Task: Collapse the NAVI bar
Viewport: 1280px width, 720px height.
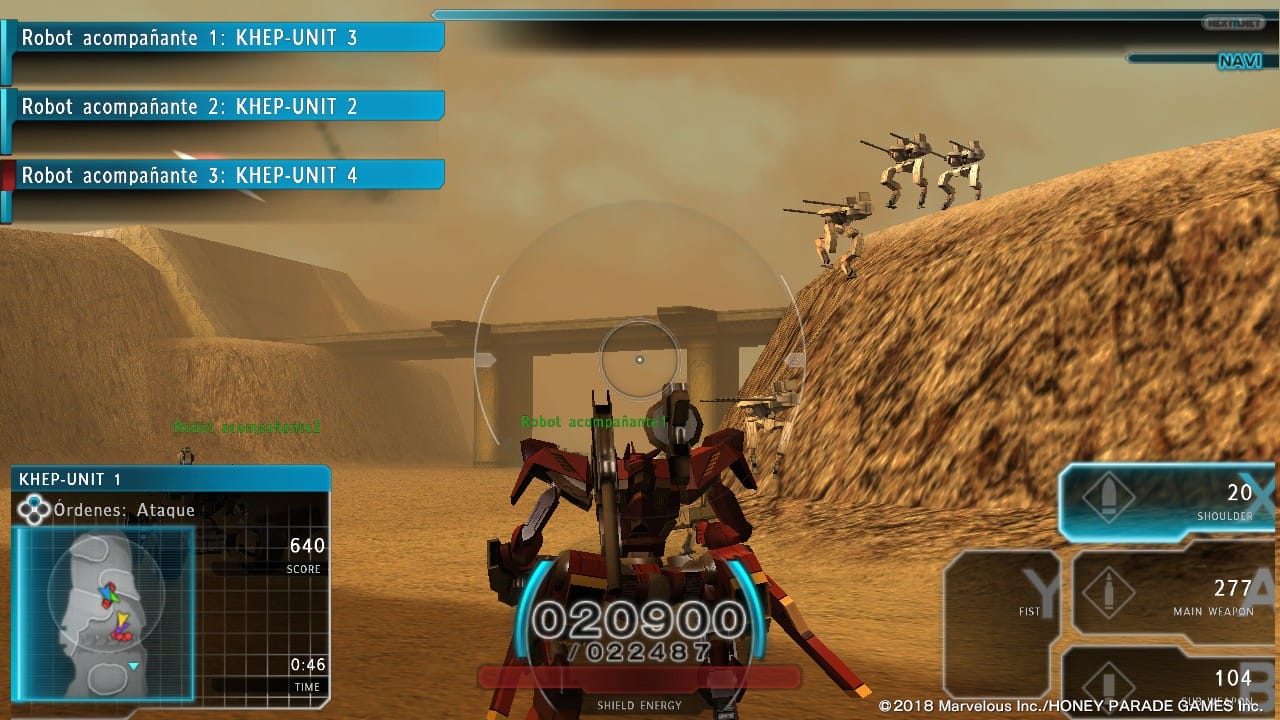Action: click(x=1240, y=62)
